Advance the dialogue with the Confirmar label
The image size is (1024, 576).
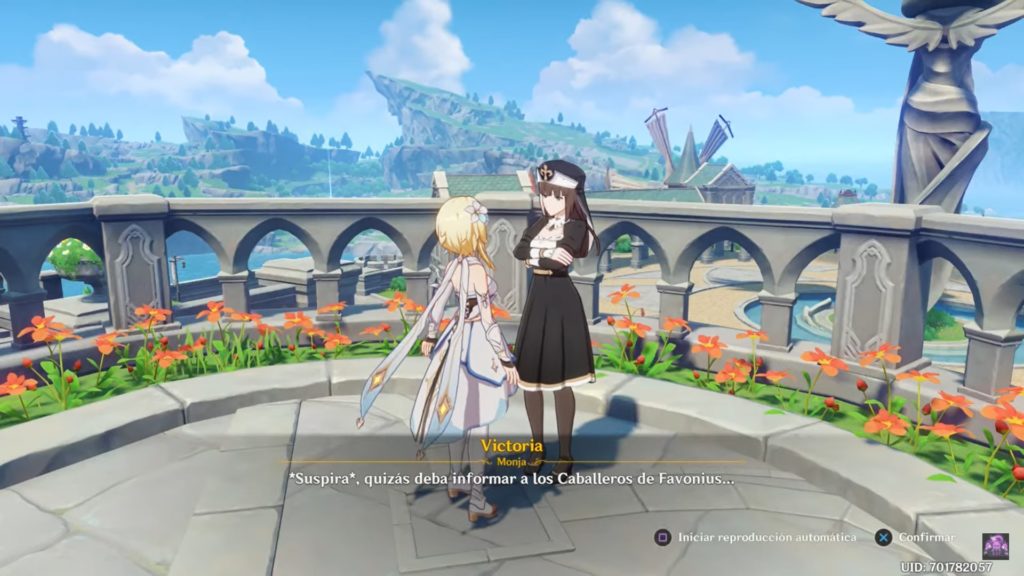click(x=926, y=537)
